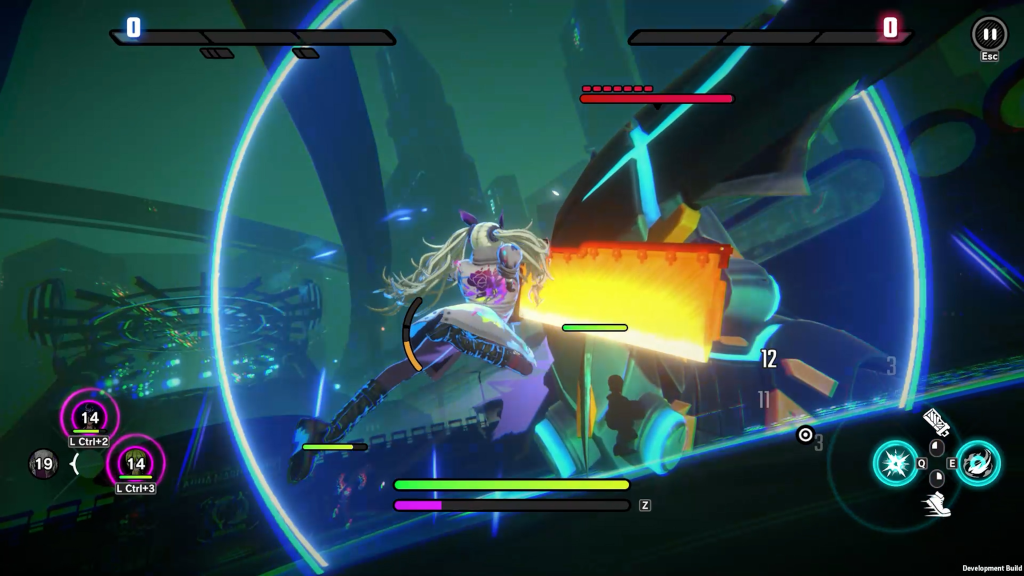Use the blade weapon attack icon

(936, 421)
